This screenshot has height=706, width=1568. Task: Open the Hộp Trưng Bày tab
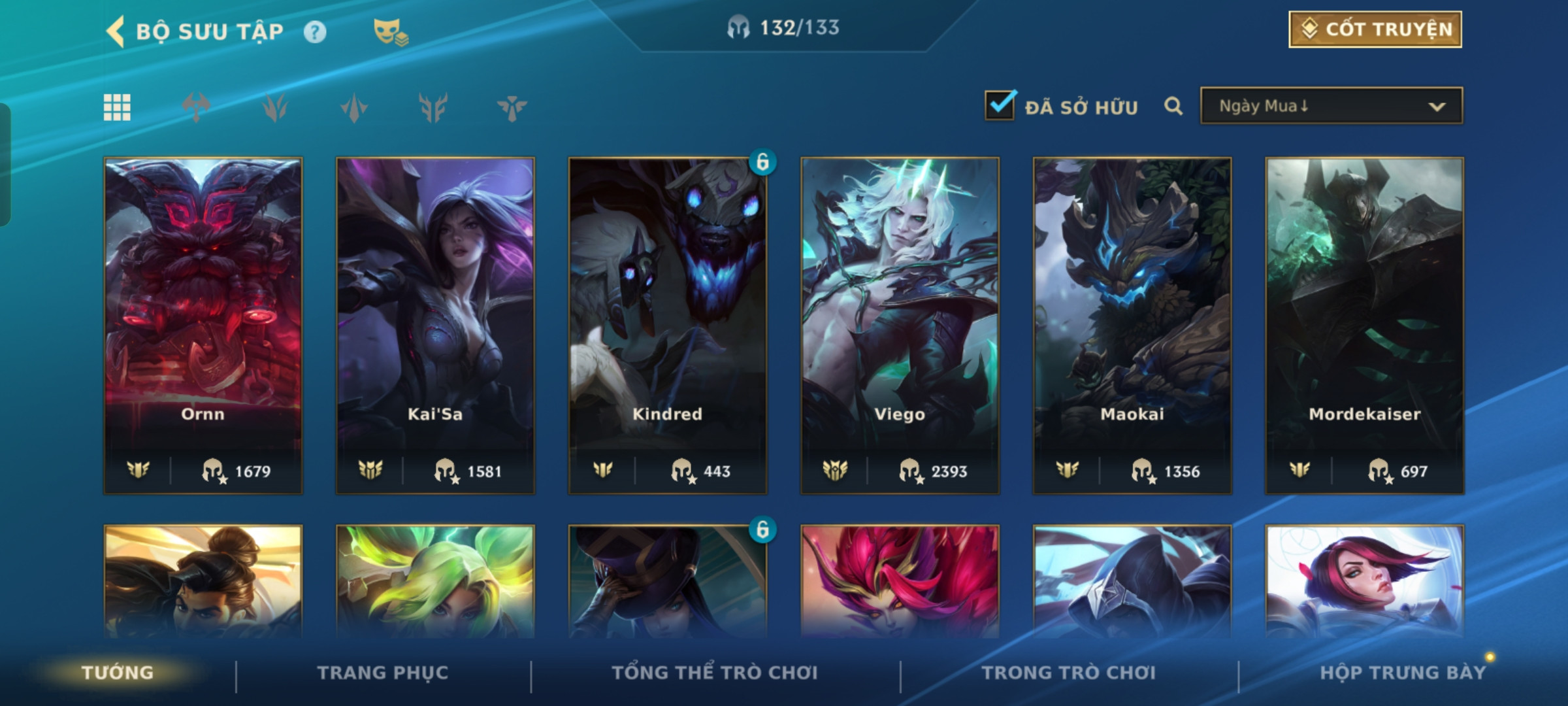[1402, 673]
